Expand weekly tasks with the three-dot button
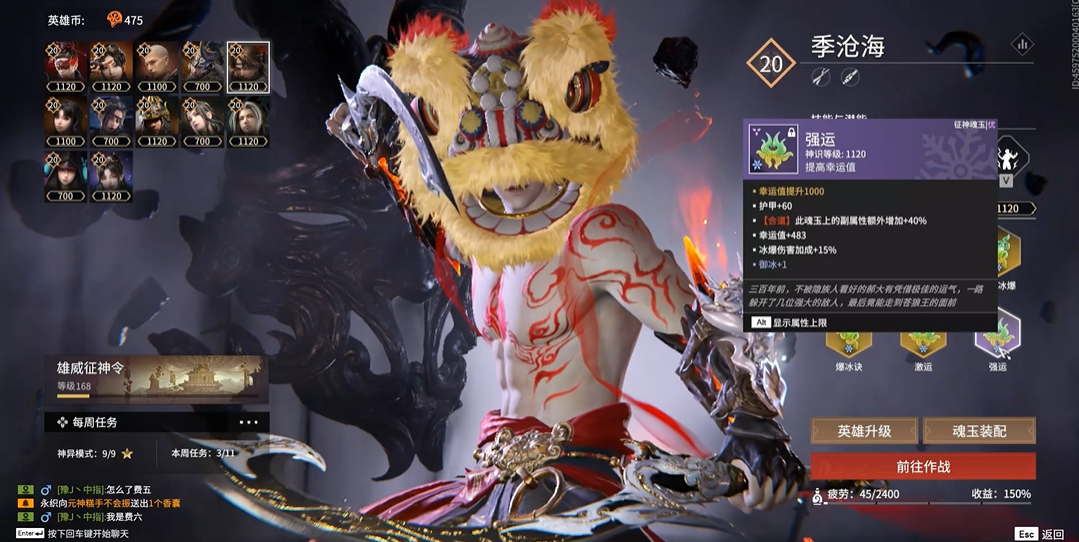This screenshot has width=1079, height=542. tap(248, 422)
